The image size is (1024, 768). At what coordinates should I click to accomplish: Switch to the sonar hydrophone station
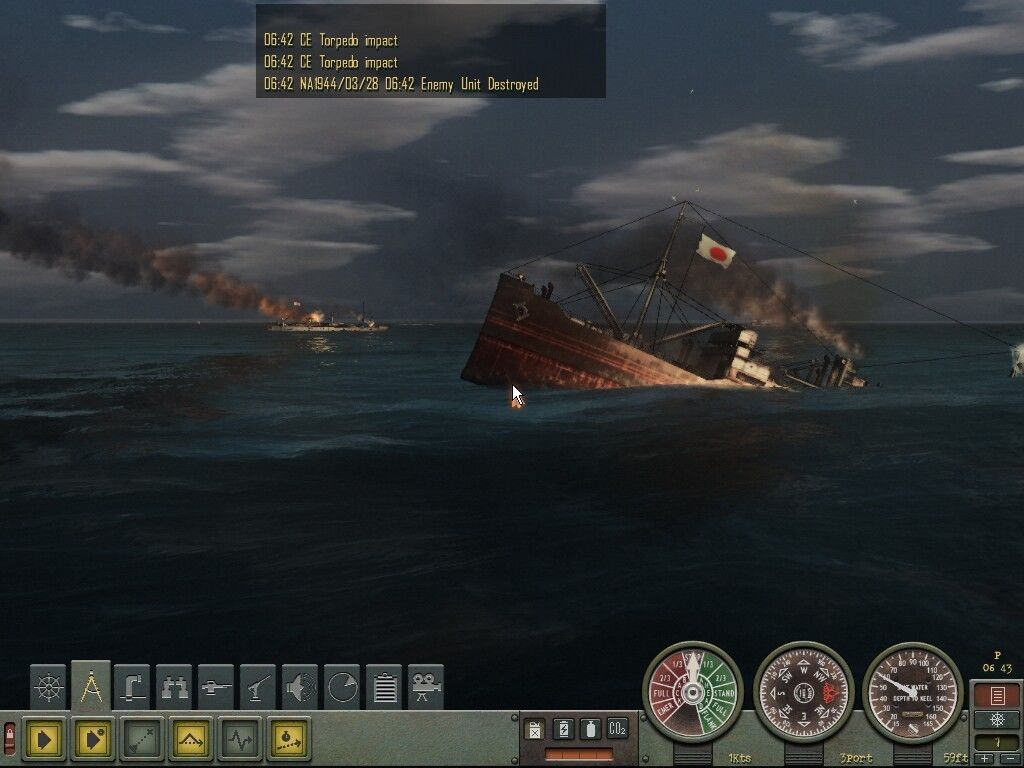[300, 687]
